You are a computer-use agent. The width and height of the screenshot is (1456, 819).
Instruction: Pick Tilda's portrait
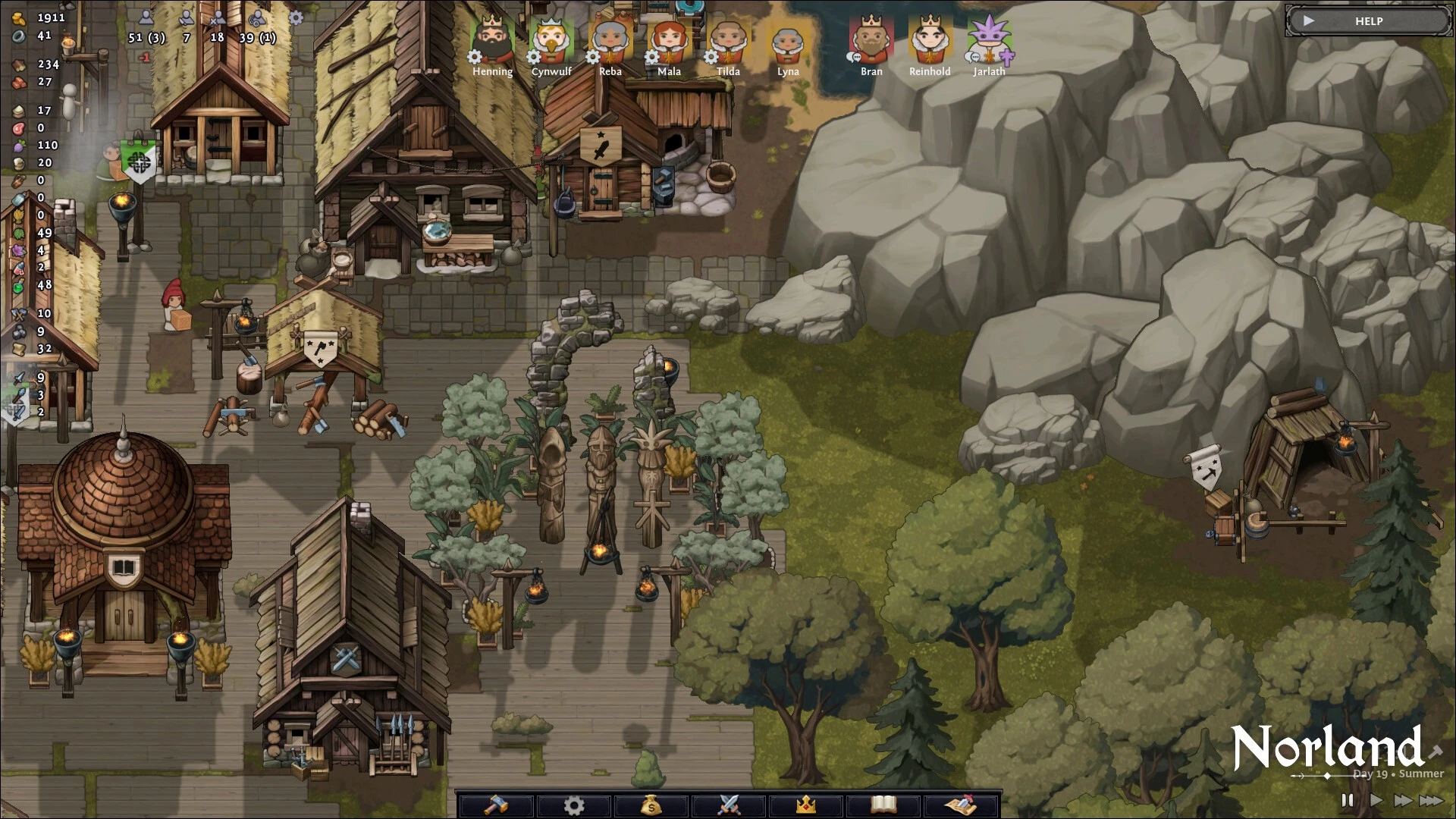(x=728, y=42)
